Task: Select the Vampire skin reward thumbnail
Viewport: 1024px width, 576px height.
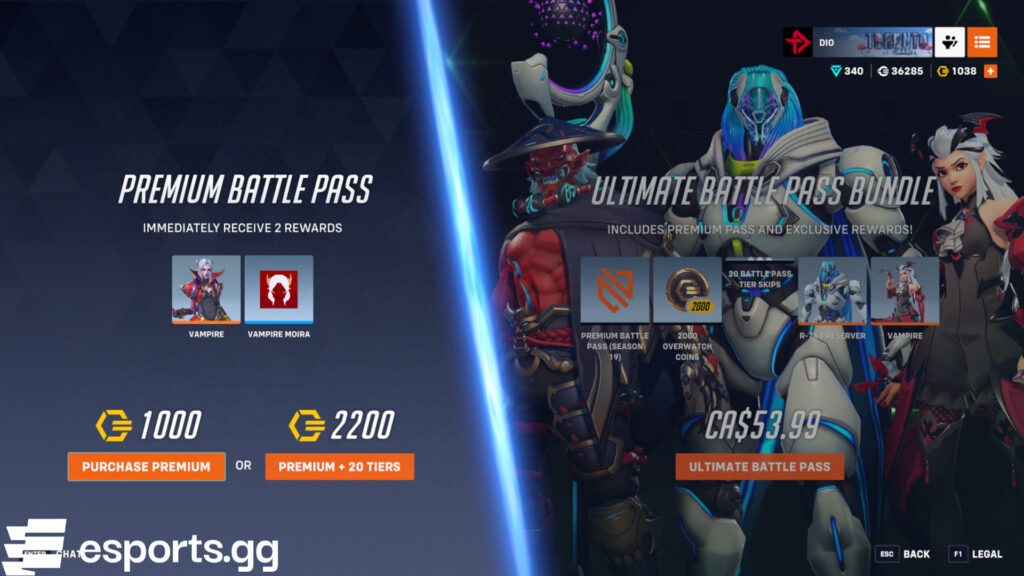Action: [206, 289]
